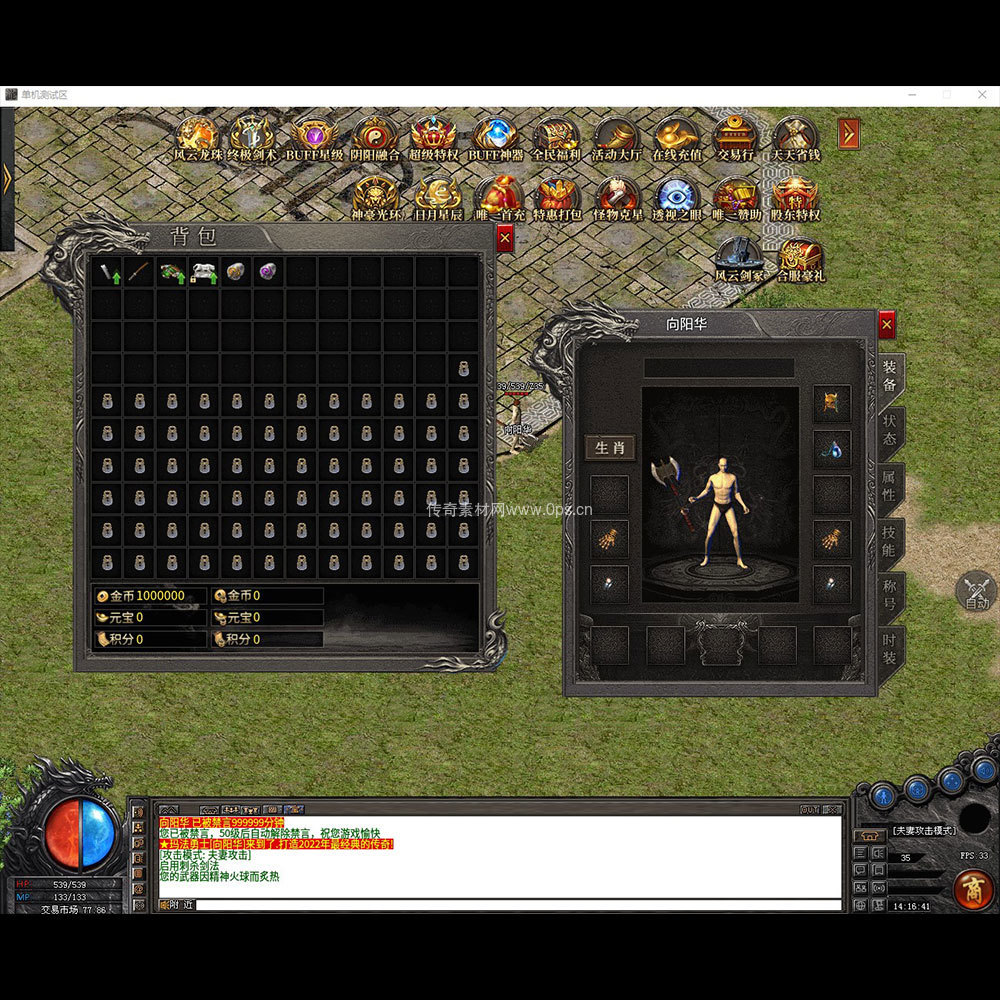
Task: Switch to the 状态 status tab
Action: 889,432
